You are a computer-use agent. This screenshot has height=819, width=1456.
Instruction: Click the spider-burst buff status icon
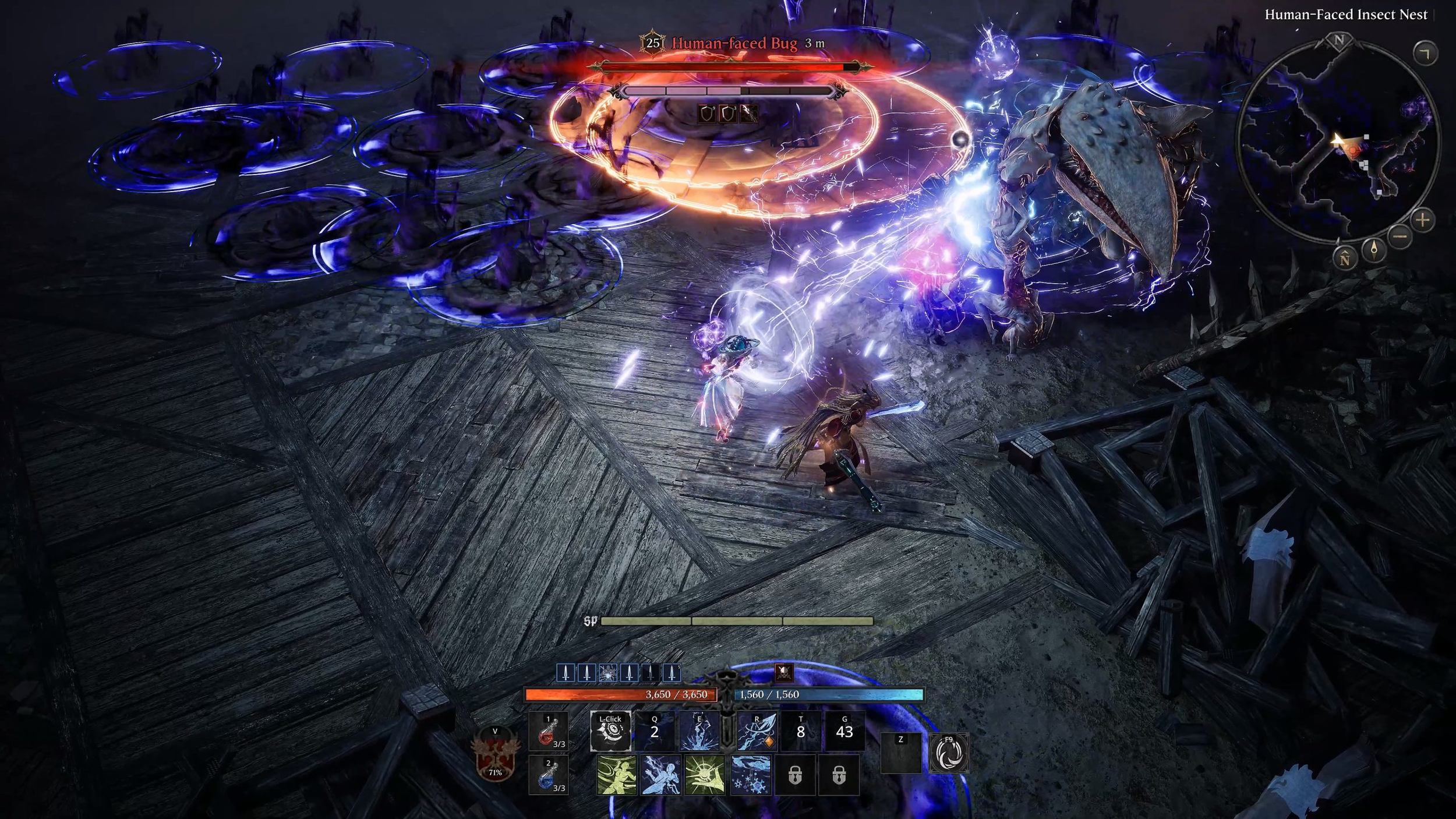(x=607, y=673)
